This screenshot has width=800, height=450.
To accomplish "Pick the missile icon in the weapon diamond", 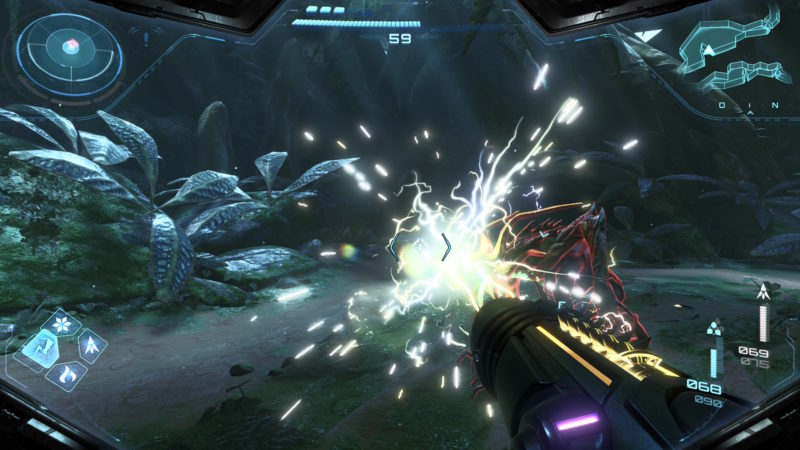I will 92,348.
